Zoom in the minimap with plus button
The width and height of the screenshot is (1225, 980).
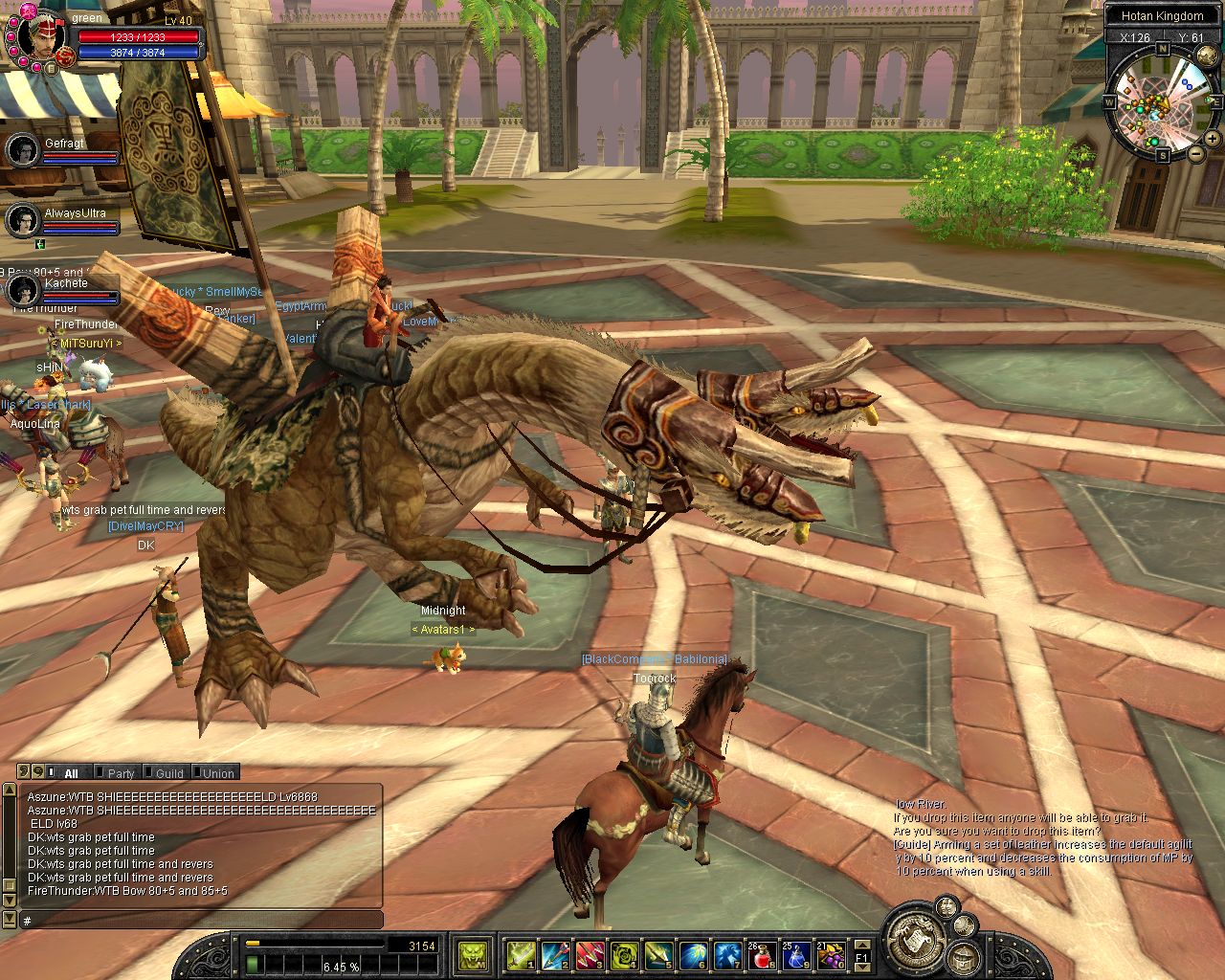click(x=1214, y=140)
